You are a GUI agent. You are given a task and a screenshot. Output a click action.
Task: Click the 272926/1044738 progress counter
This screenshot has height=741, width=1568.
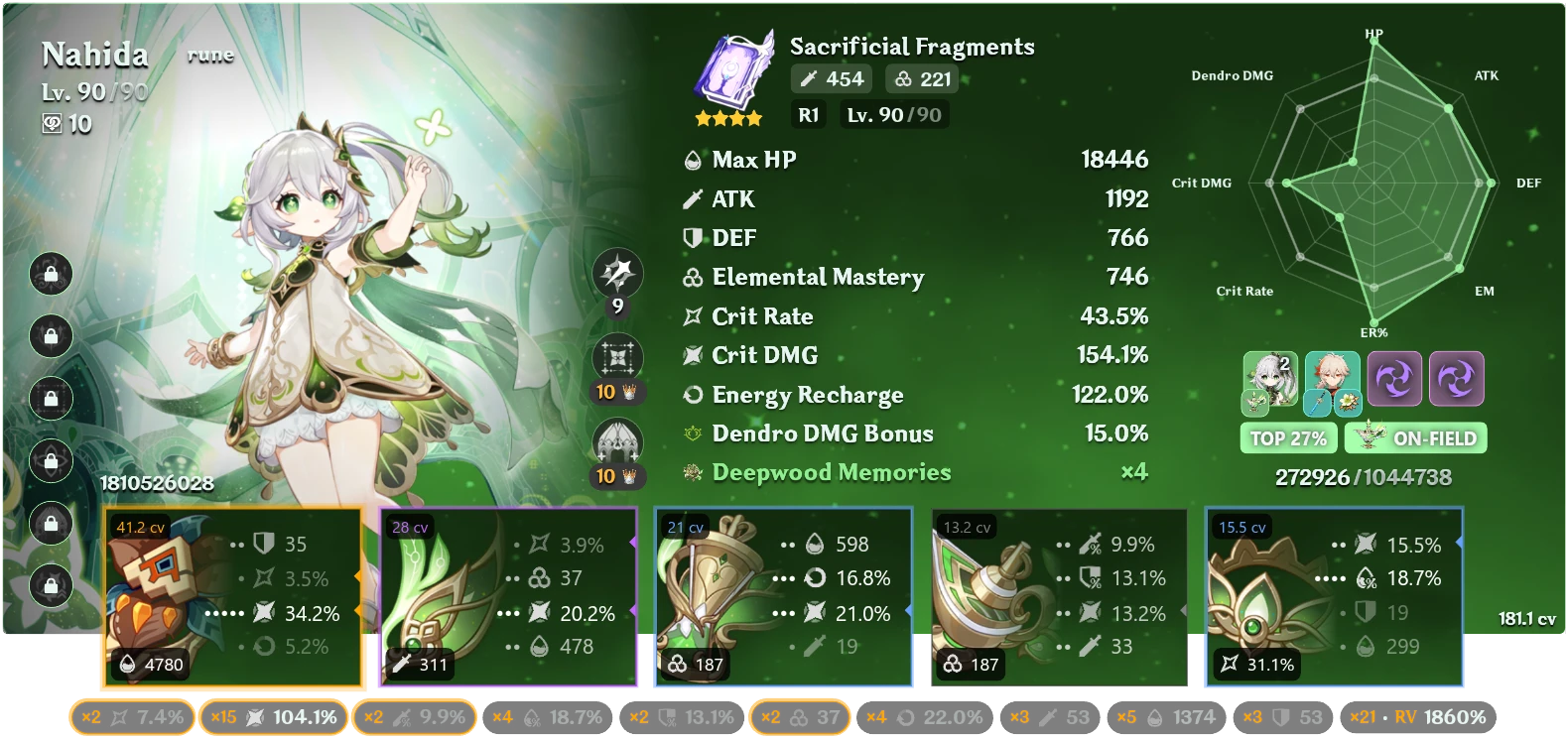[1365, 475]
